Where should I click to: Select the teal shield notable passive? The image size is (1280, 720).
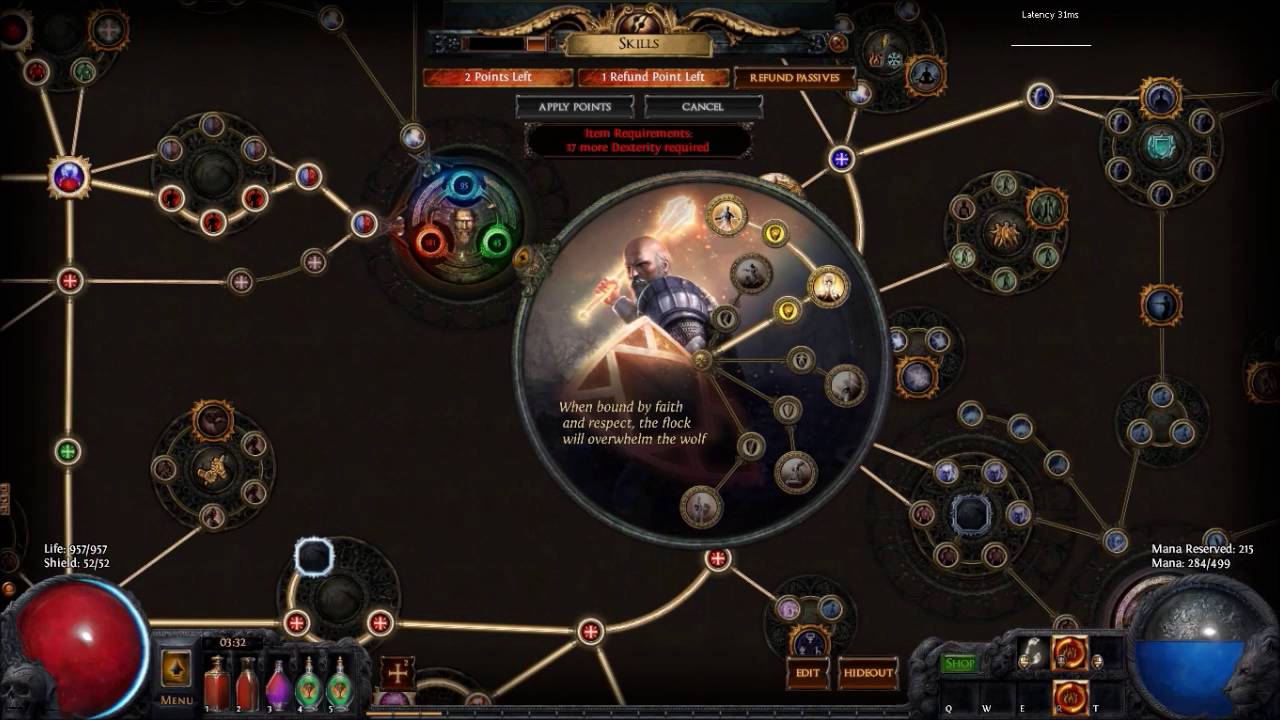click(1160, 148)
